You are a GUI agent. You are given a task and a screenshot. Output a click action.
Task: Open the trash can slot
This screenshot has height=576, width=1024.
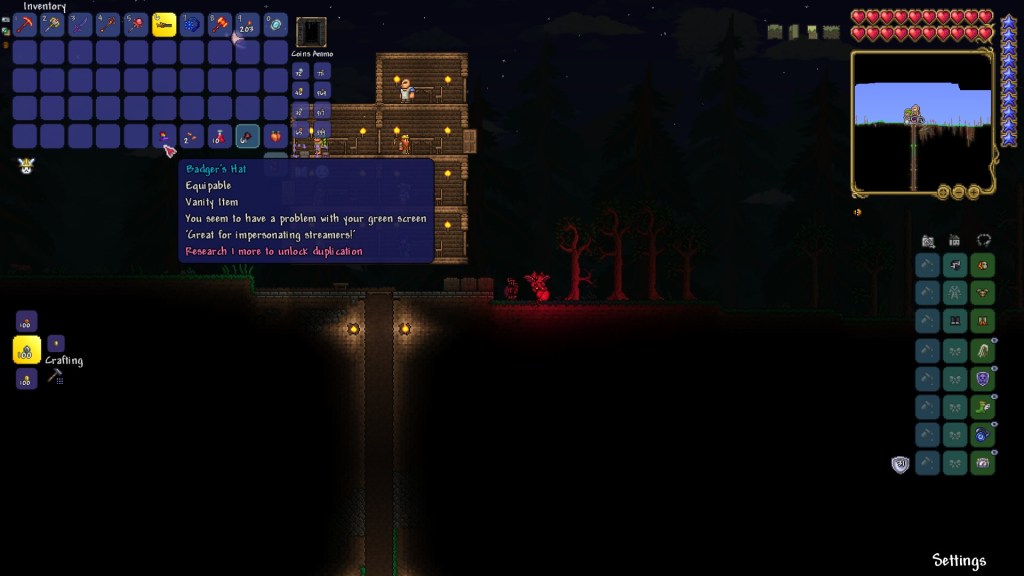(311, 32)
